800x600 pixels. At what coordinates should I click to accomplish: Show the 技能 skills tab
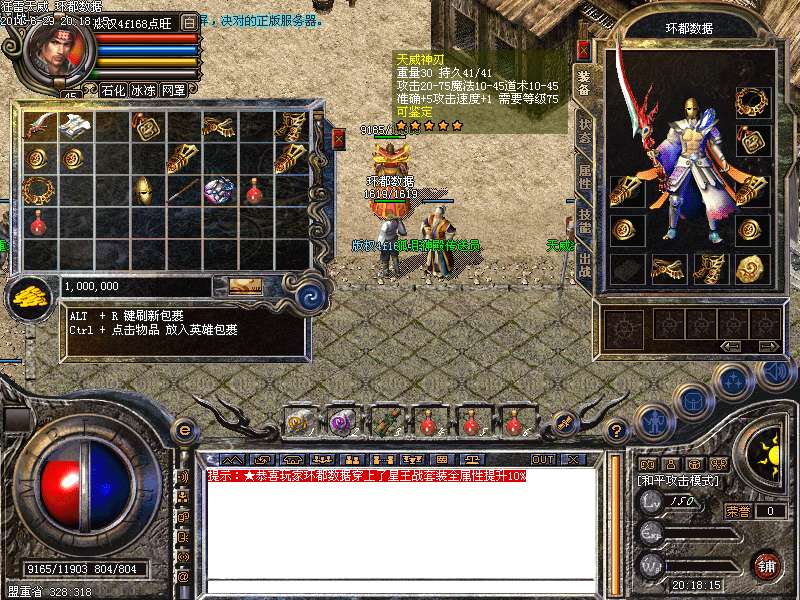coord(584,220)
